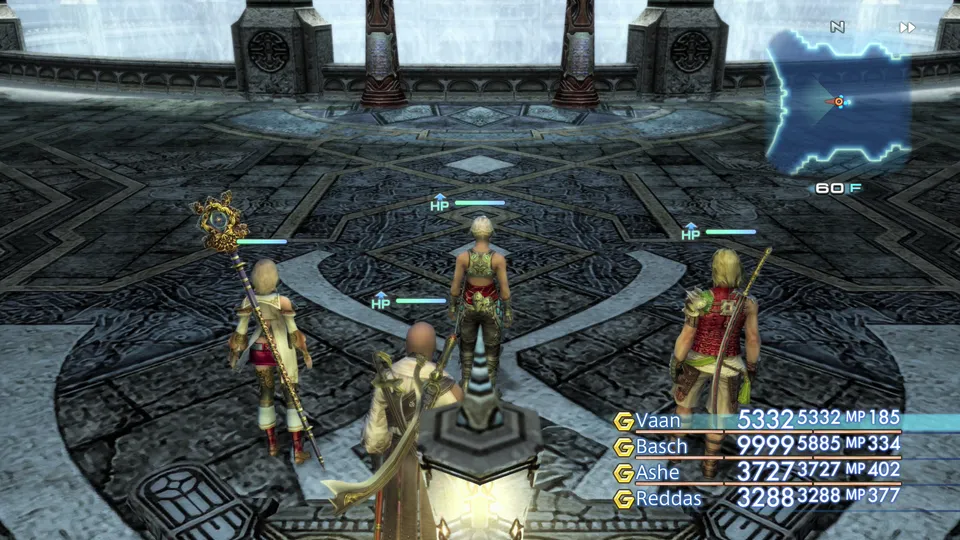Pick guest Reddas in the party list
Image resolution: width=960 pixels, height=540 pixels.
(x=668, y=497)
